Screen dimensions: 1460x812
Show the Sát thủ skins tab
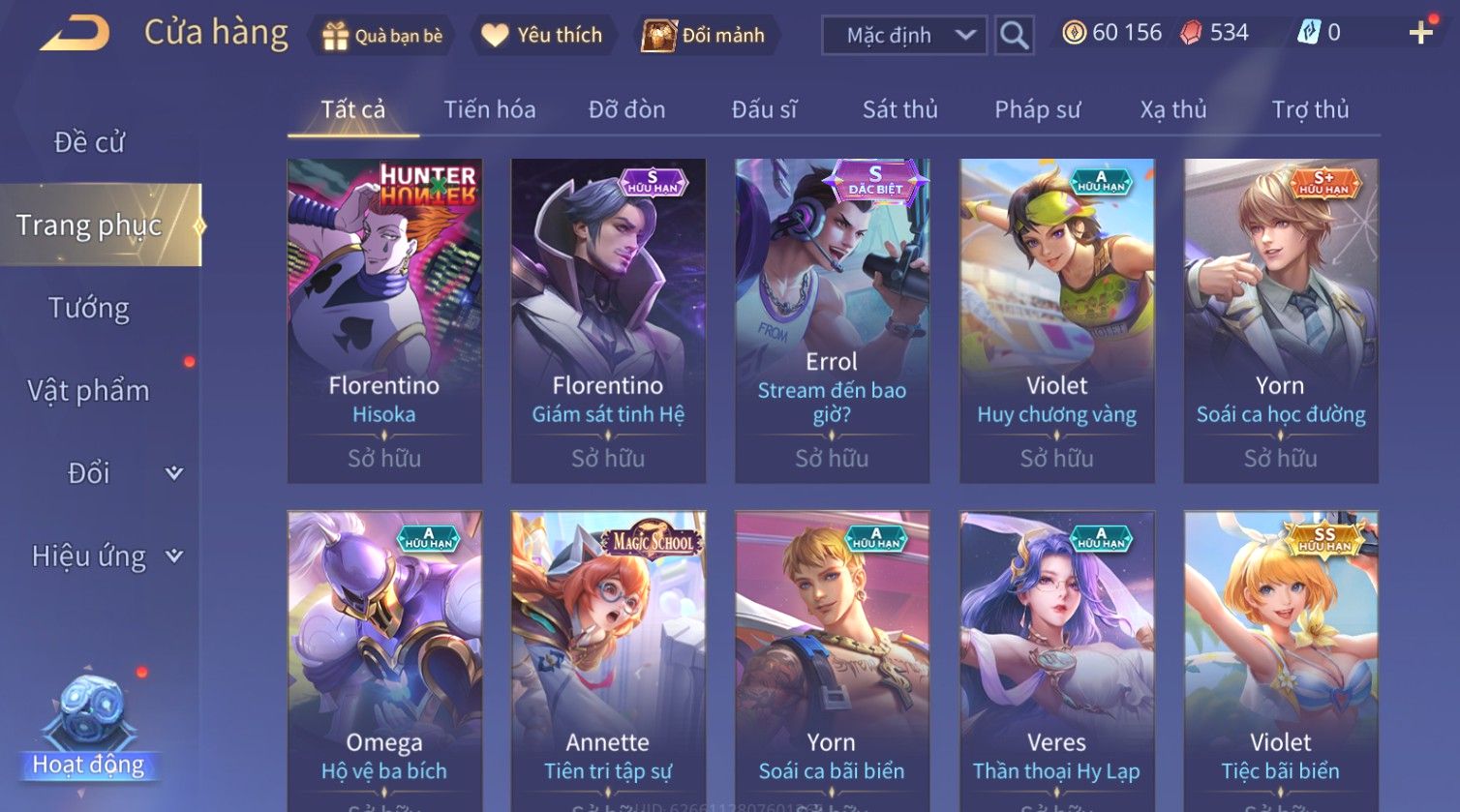[899, 110]
